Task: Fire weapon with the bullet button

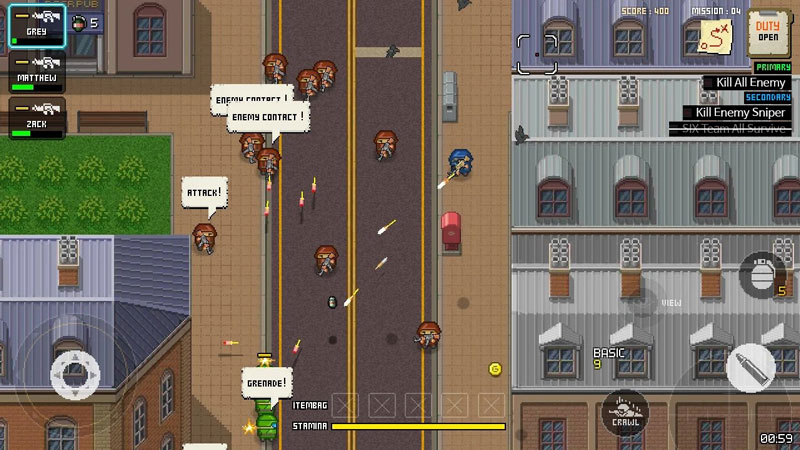Action: 750,367
